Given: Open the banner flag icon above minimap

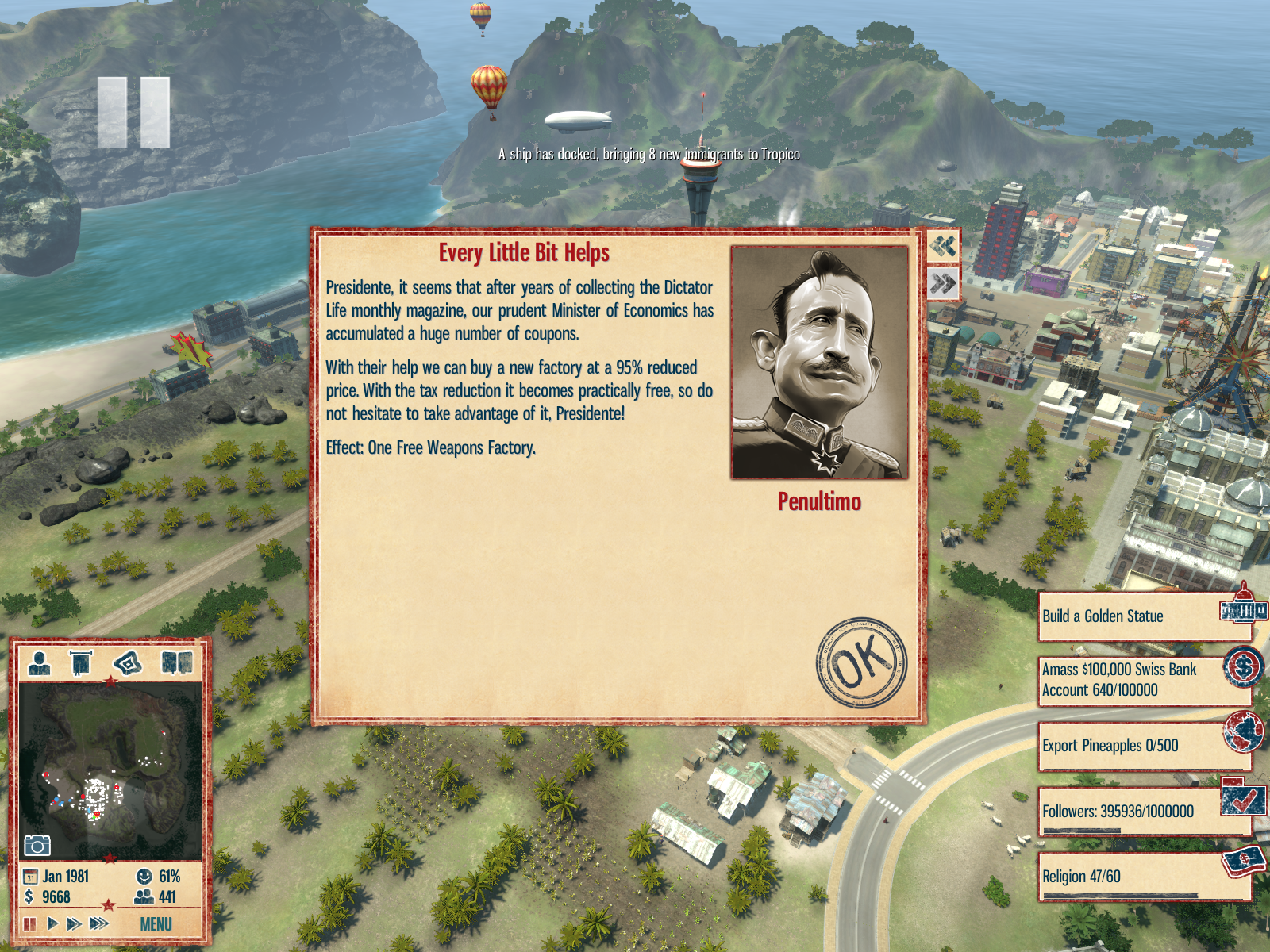Looking at the screenshot, I should [x=81, y=662].
